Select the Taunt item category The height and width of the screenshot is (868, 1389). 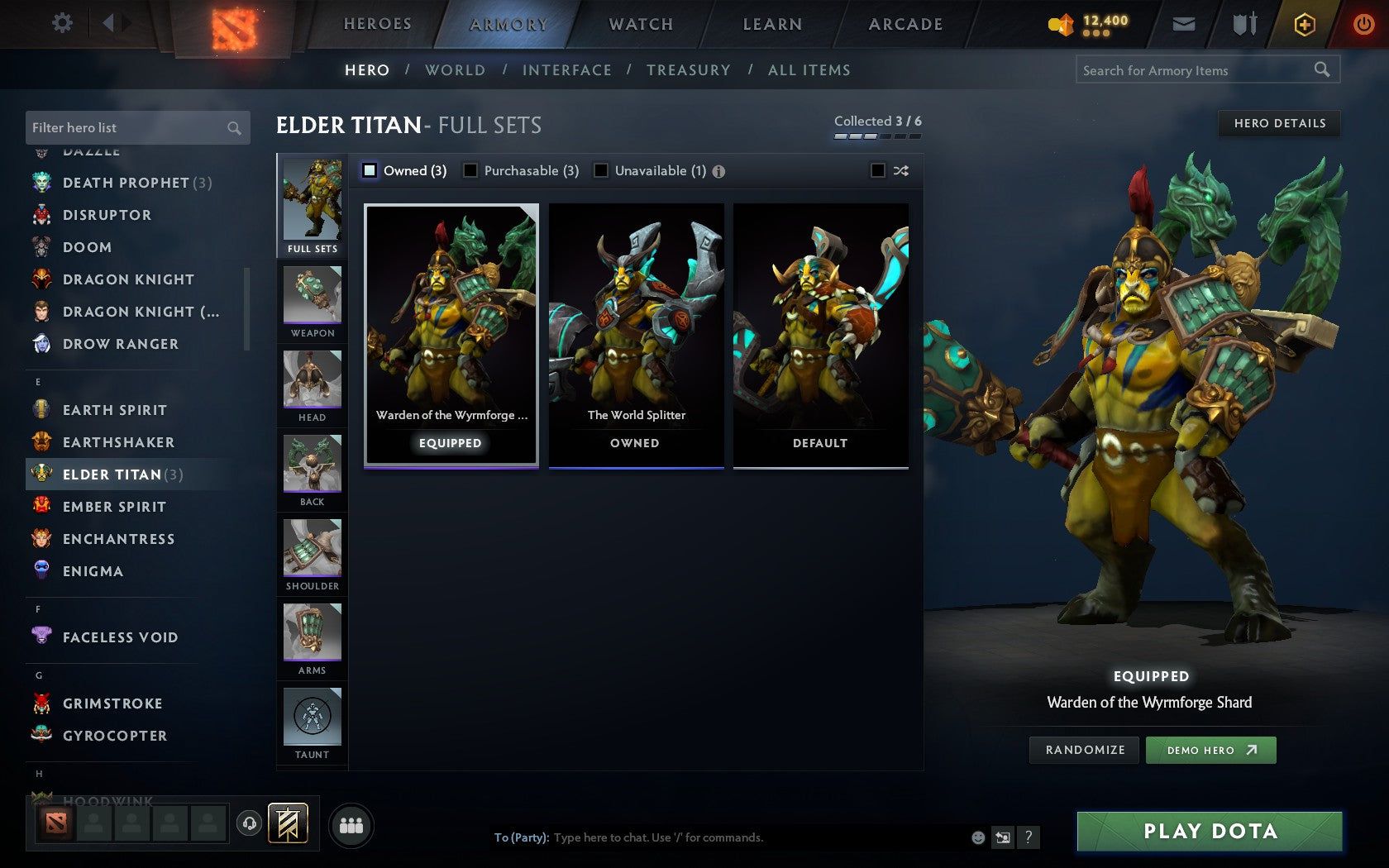pyautogui.click(x=312, y=718)
